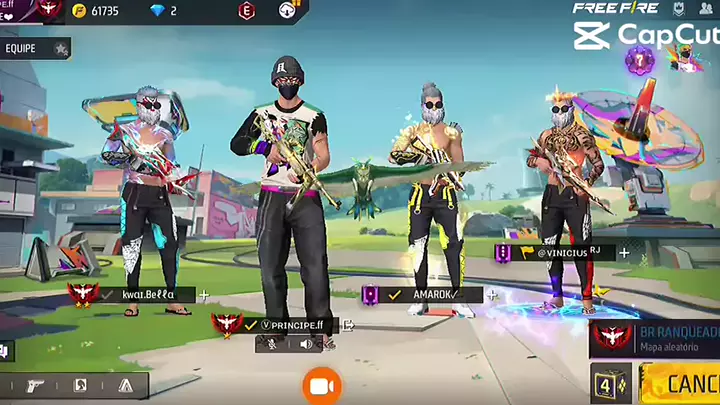Toggle the voice speaker icon
Viewport: 720px width, 405px height.
(306, 344)
